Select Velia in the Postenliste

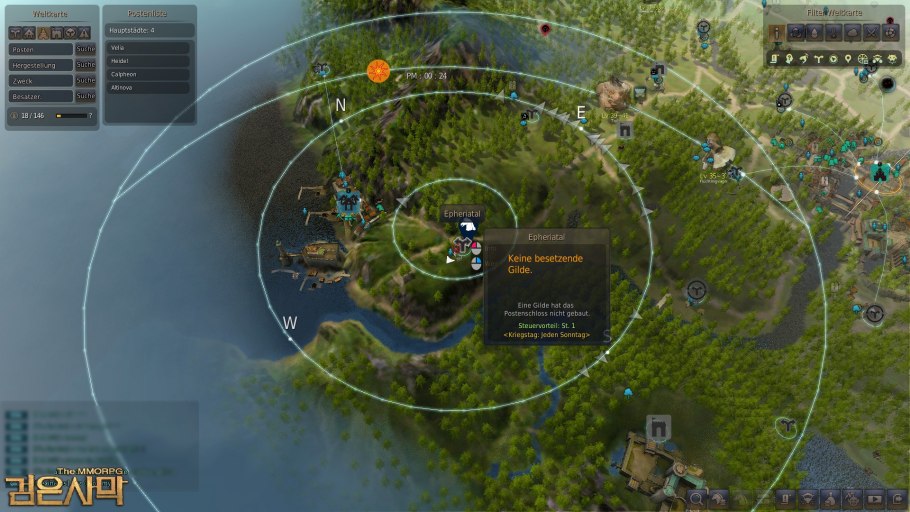pos(146,47)
